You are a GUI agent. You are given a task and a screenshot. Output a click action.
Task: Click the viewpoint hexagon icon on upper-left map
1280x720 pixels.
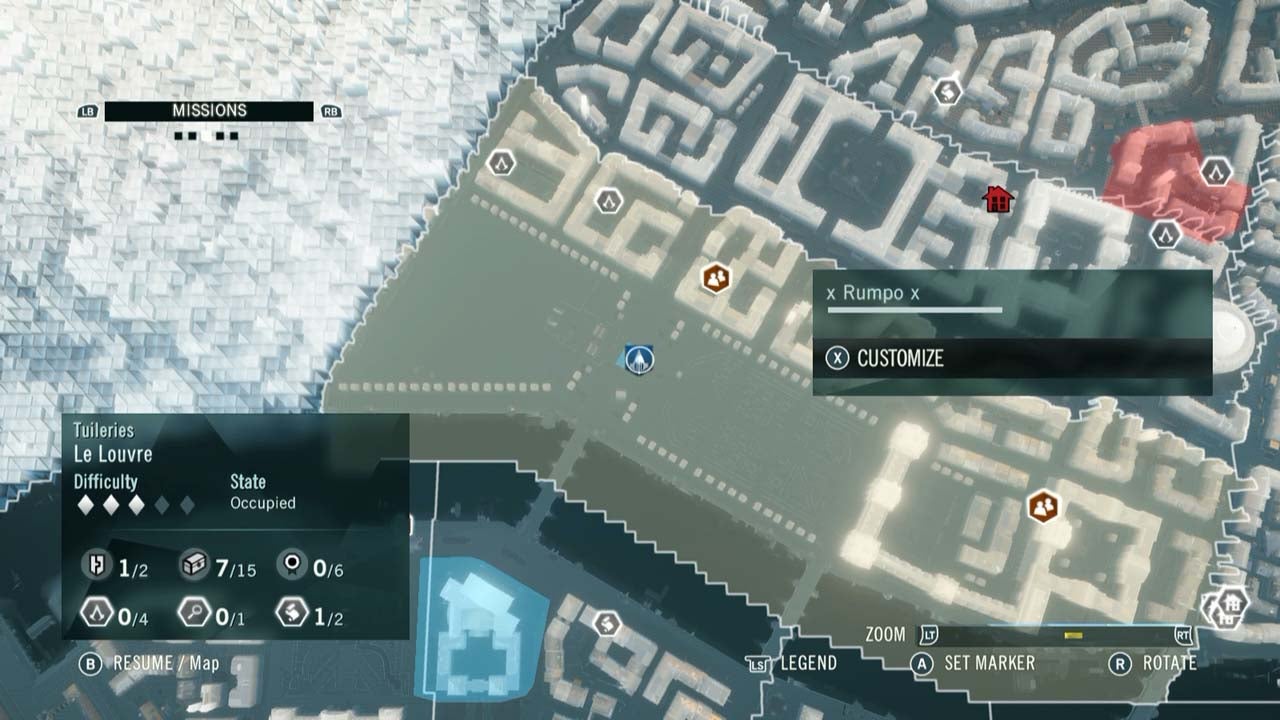[499, 160]
